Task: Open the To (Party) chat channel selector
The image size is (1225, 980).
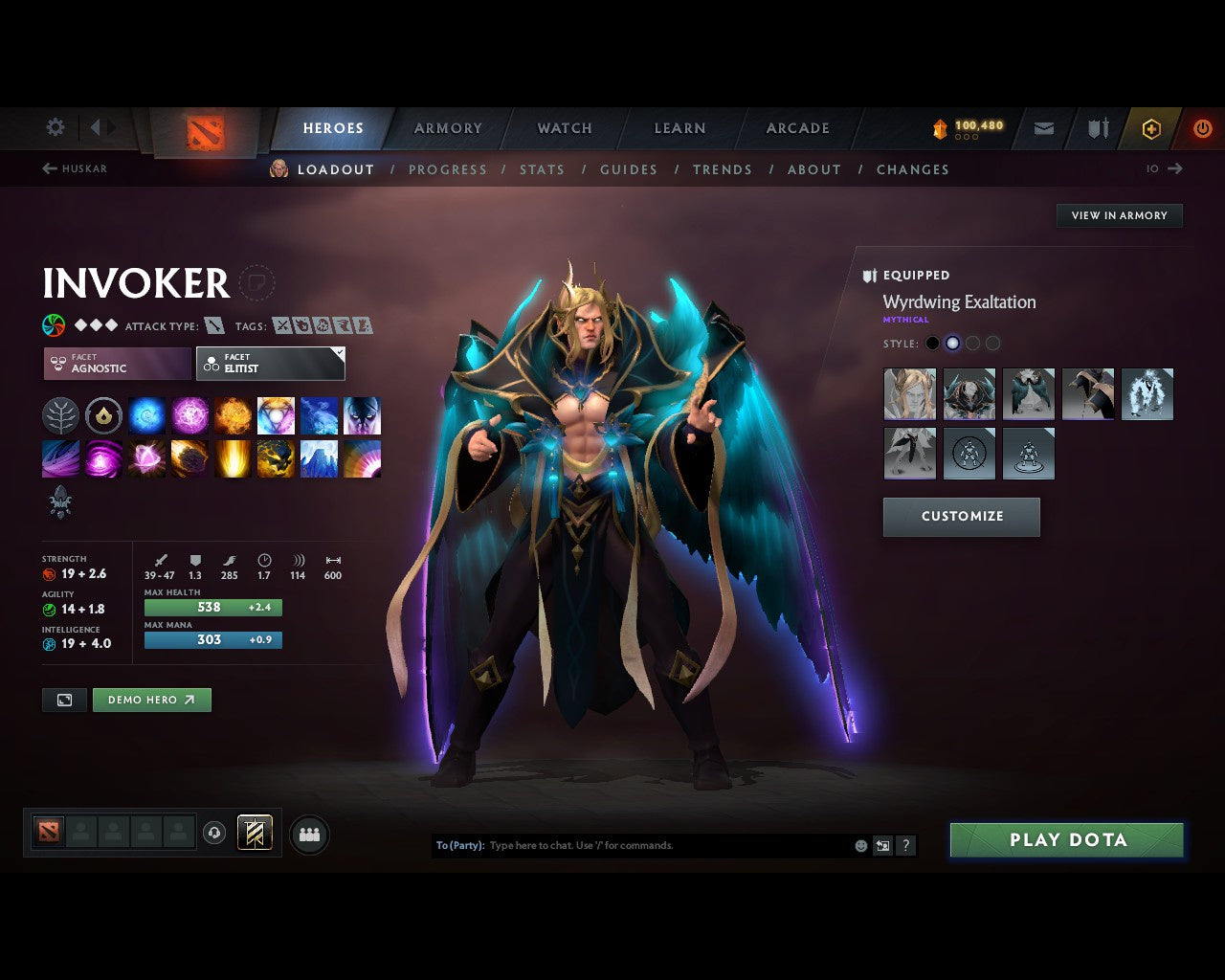Action: (x=460, y=845)
